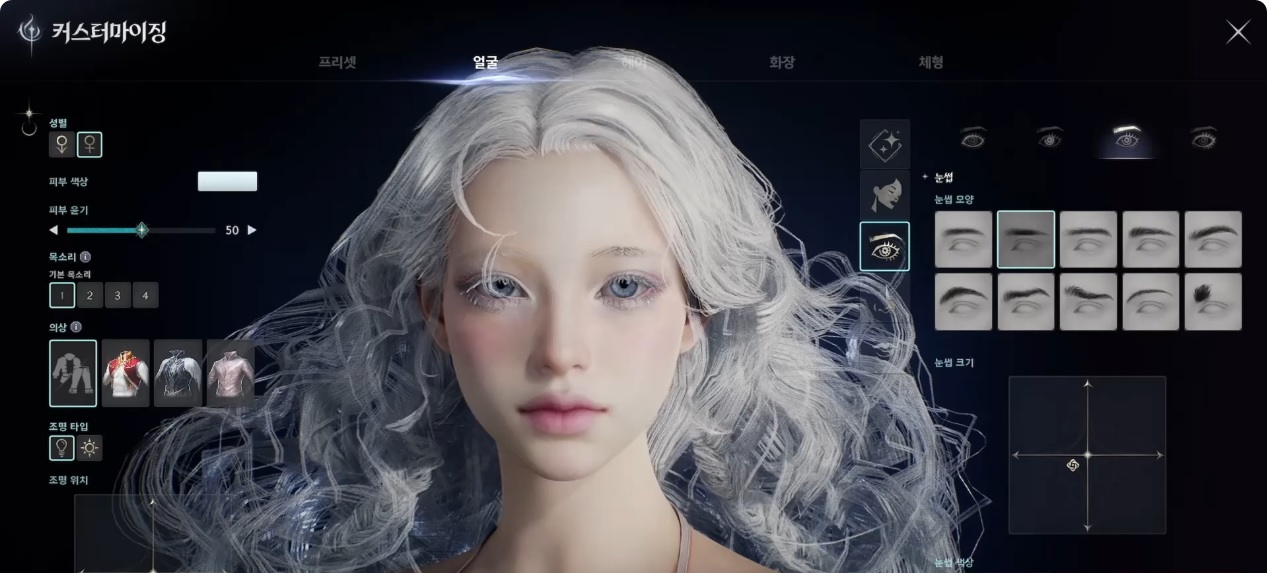Switch lighting type to the sun icon
The height and width of the screenshot is (573, 1268).
pos(90,448)
